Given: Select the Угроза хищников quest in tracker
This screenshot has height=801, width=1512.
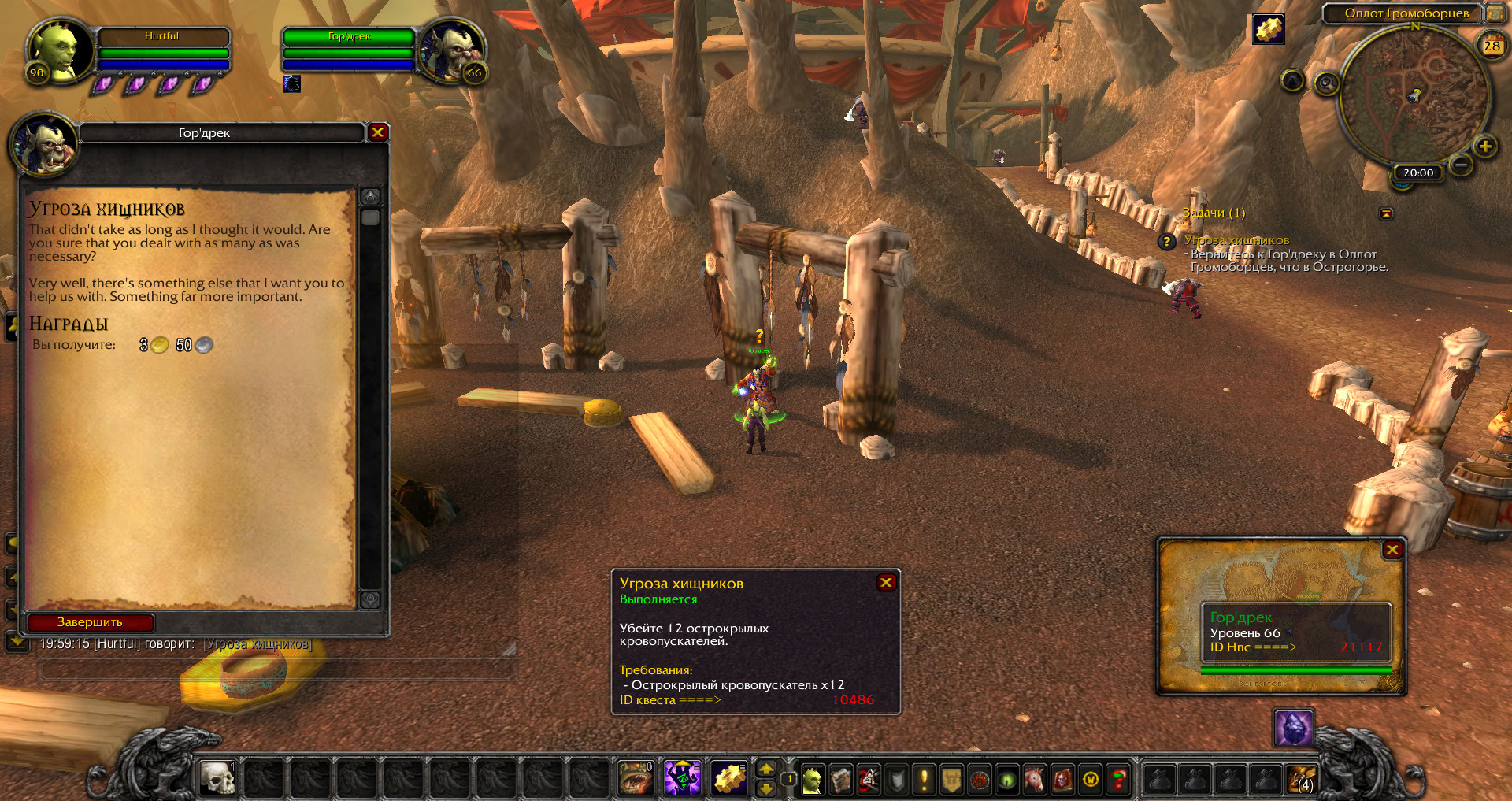Looking at the screenshot, I should [1236, 240].
